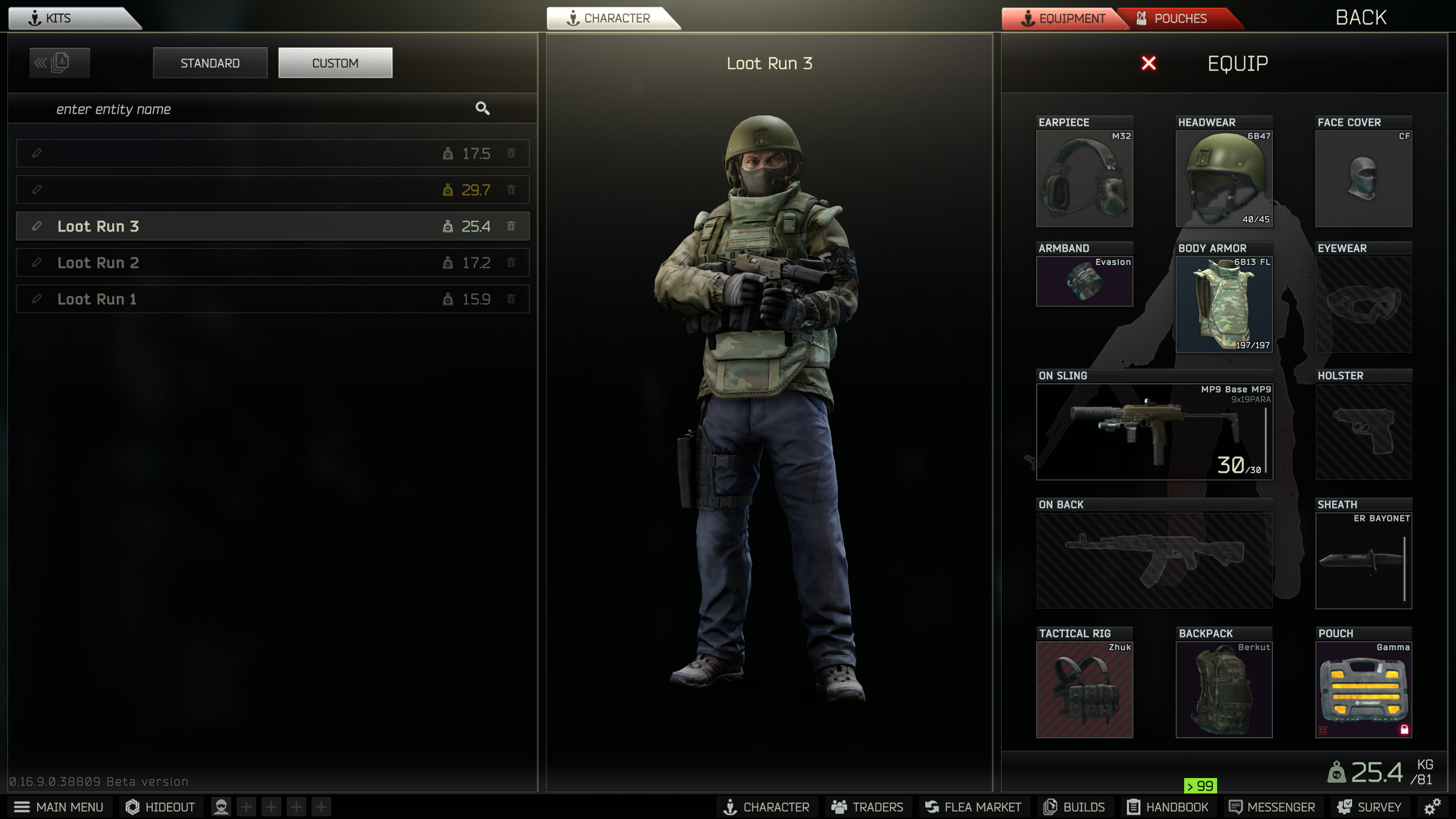The image size is (1456, 819).
Task: Select the Gamma pouch container
Action: coord(1363,689)
